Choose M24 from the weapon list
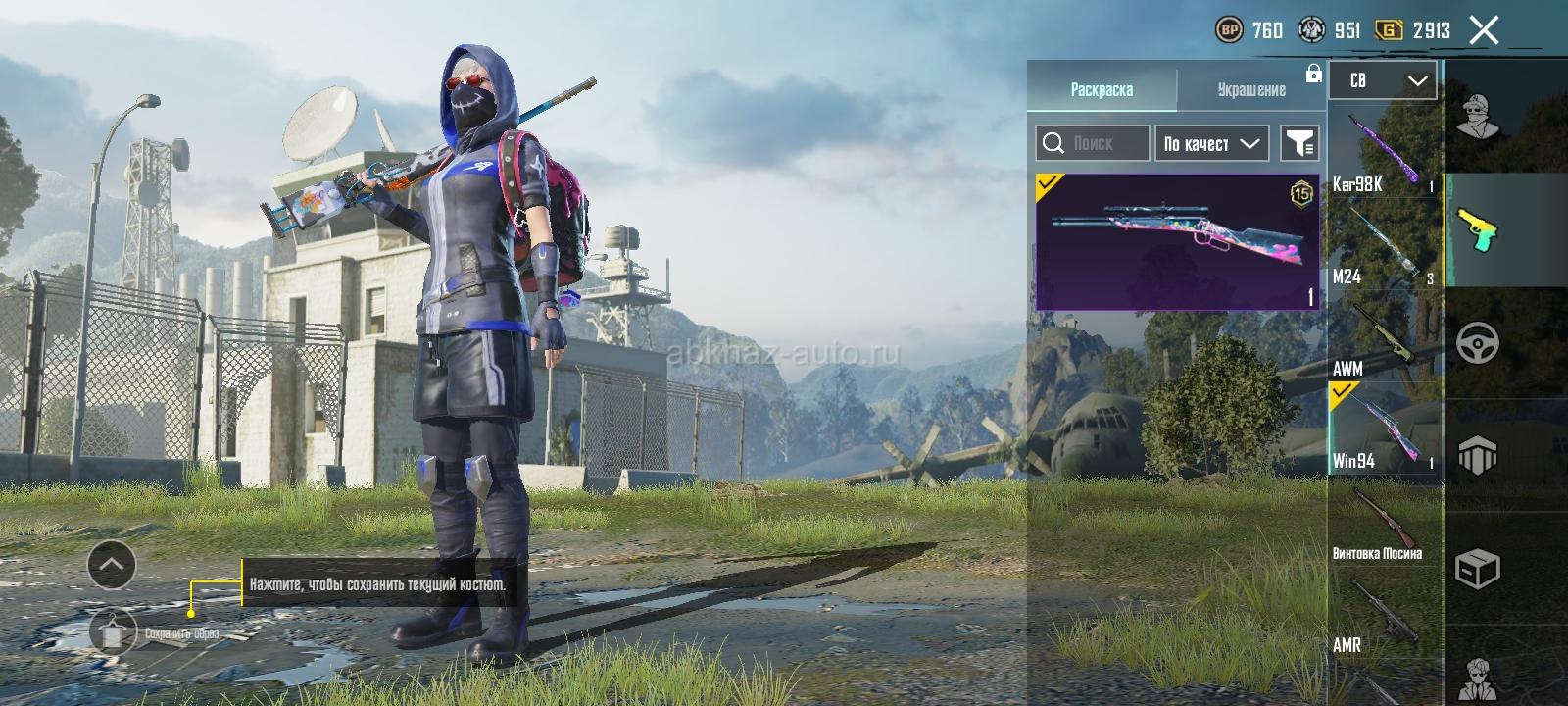Screen dimensions: 1568x706 point(1385,245)
